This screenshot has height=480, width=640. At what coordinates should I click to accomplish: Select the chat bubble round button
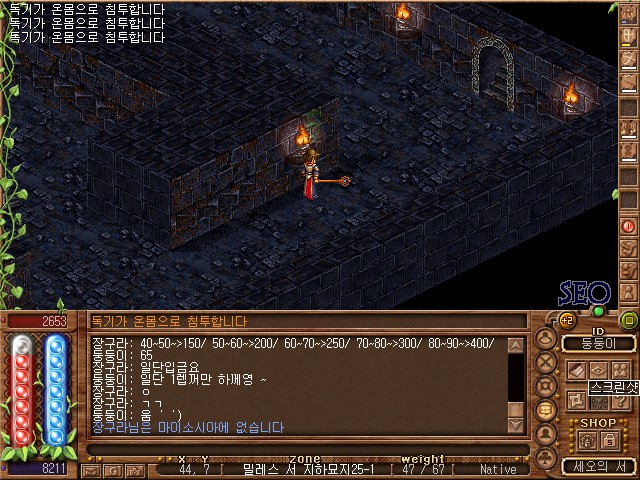pyautogui.click(x=546, y=410)
